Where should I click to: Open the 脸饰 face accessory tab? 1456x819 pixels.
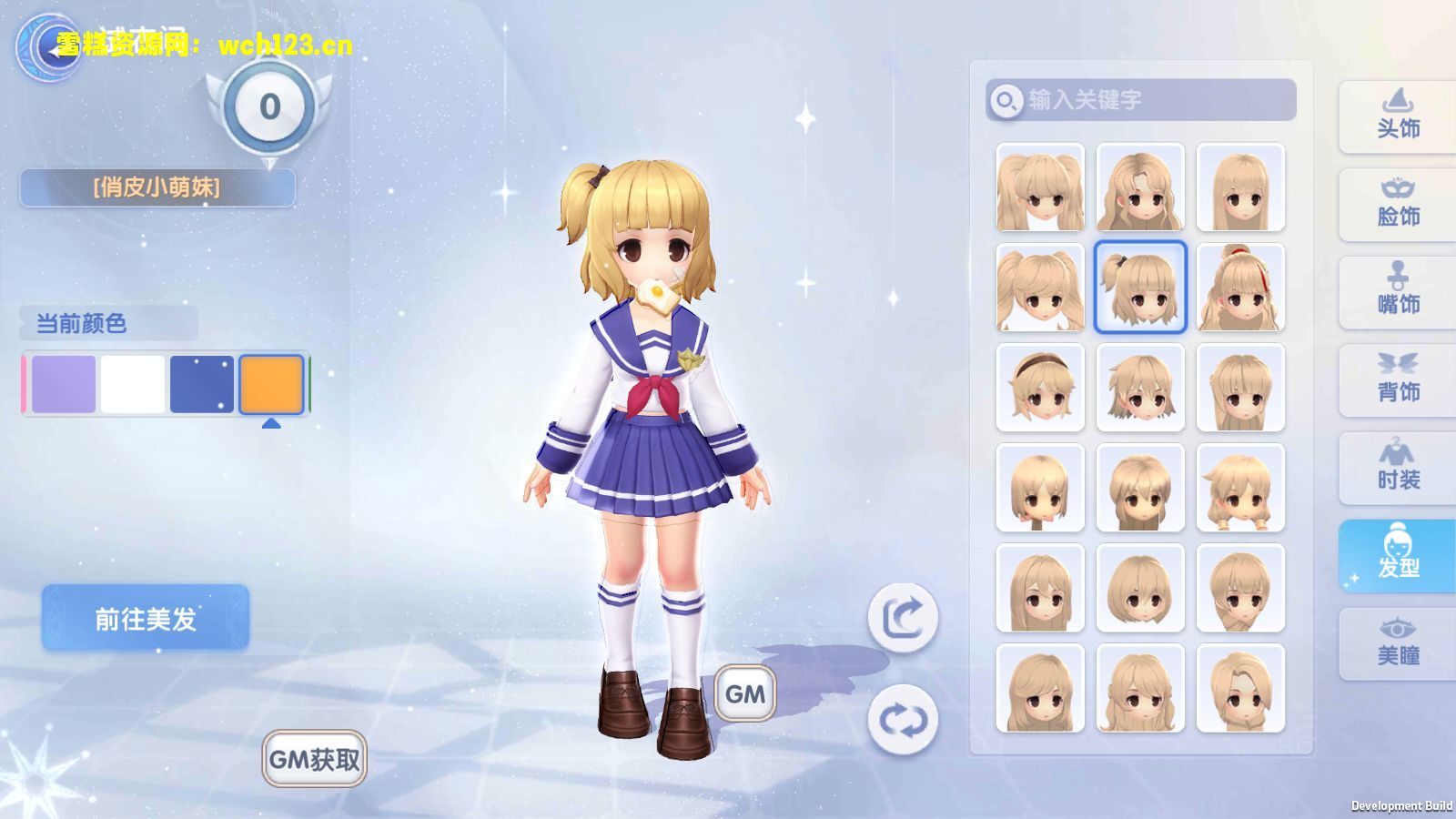[1398, 204]
